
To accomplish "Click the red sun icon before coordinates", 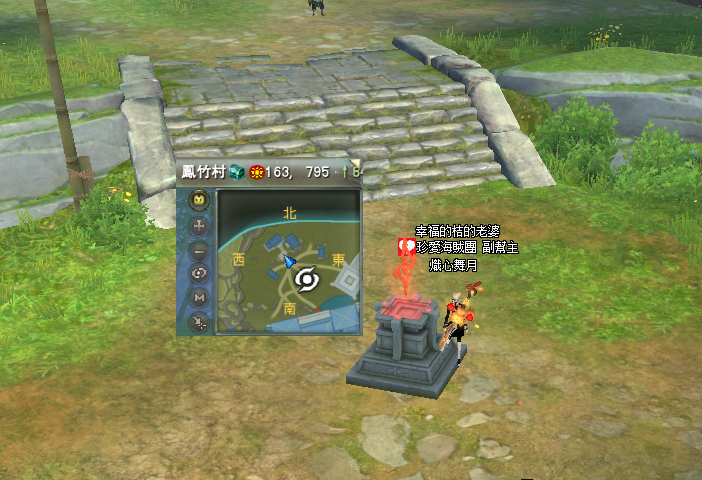I will point(256,172).
